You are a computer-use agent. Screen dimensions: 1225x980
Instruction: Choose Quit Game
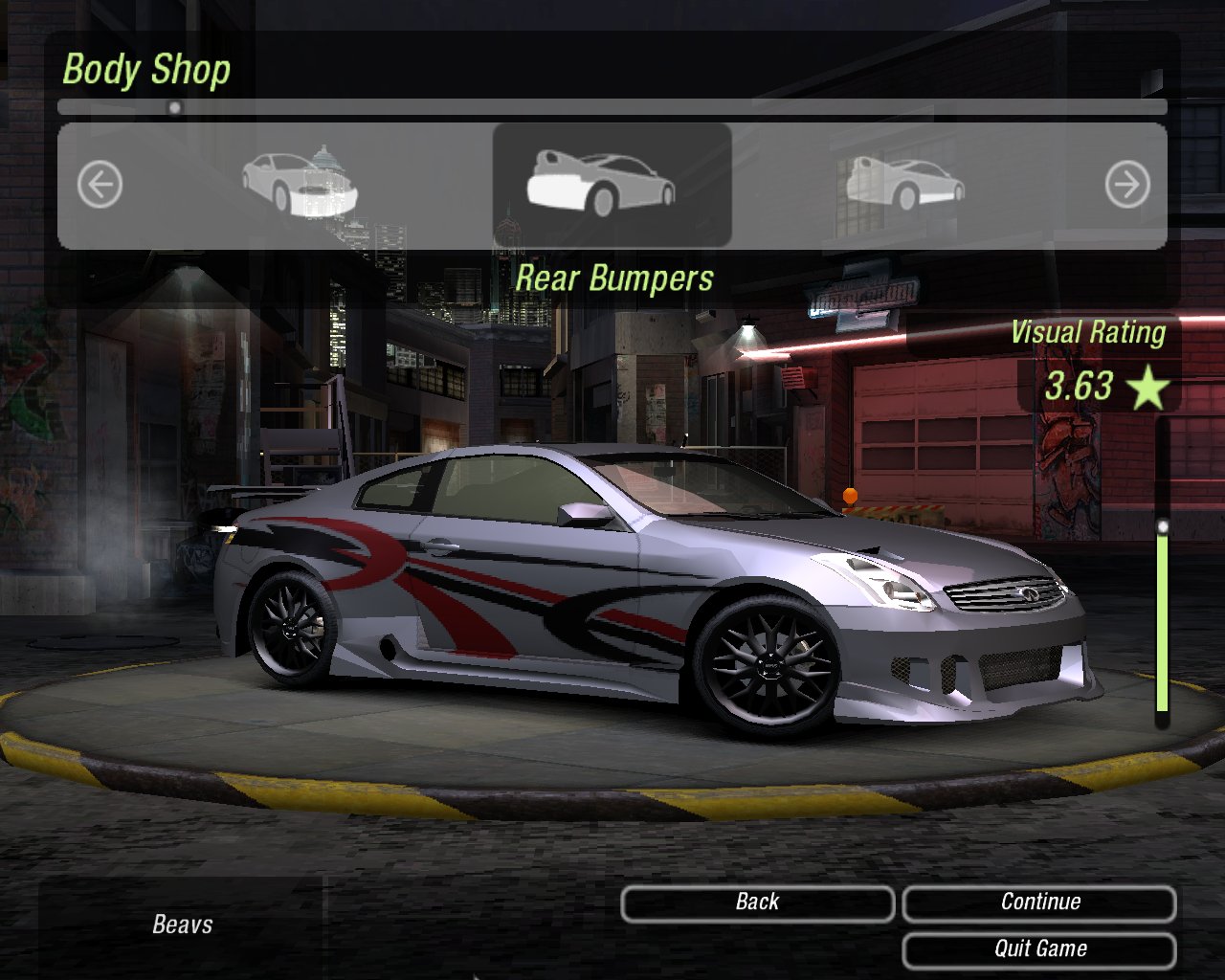point(1039,949)
